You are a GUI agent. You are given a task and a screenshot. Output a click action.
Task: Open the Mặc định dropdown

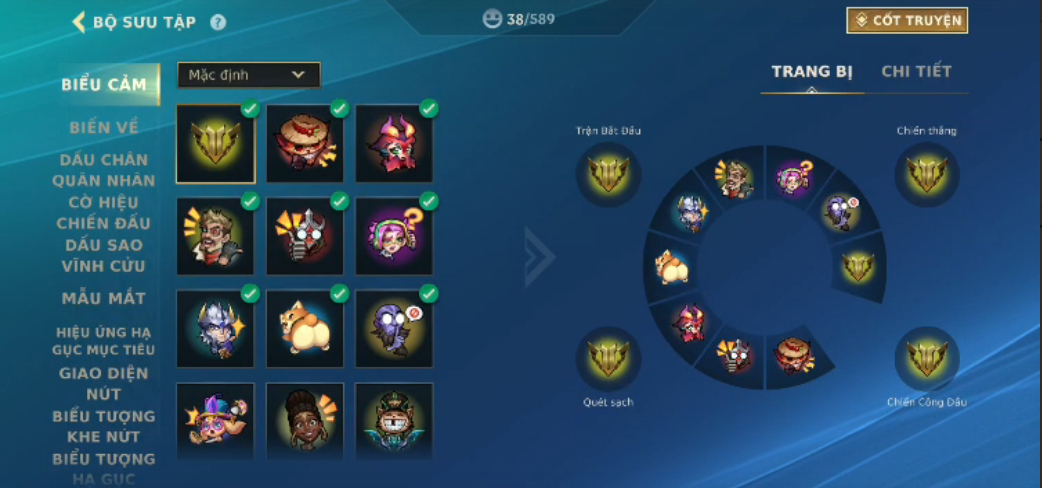[248, 75]
